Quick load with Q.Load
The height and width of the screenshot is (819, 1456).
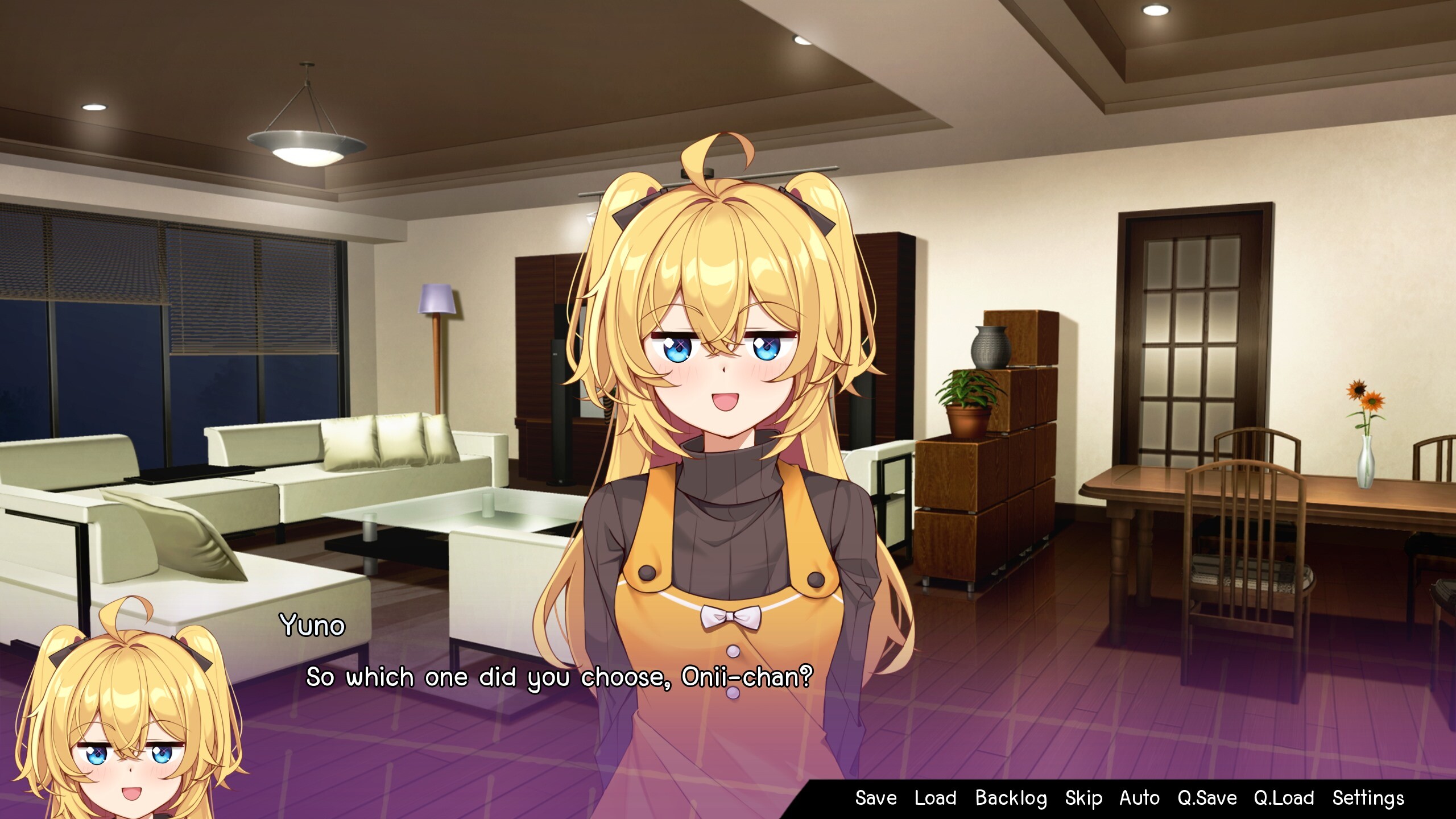[x=1284, y=798]
